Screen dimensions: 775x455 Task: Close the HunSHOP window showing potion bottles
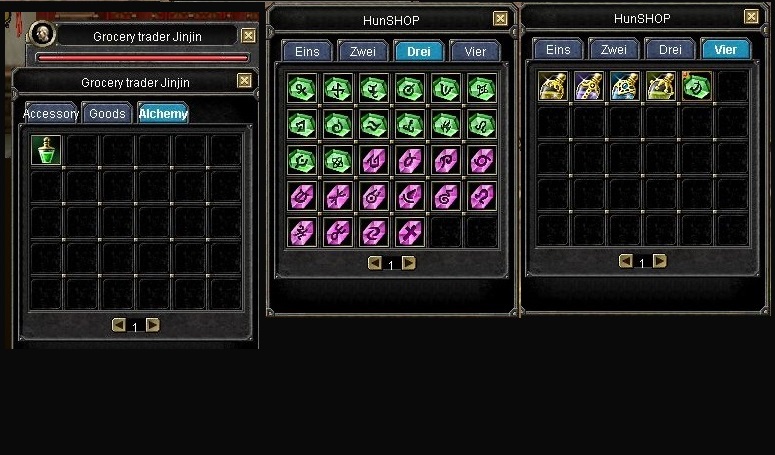(x=751, y=17)
